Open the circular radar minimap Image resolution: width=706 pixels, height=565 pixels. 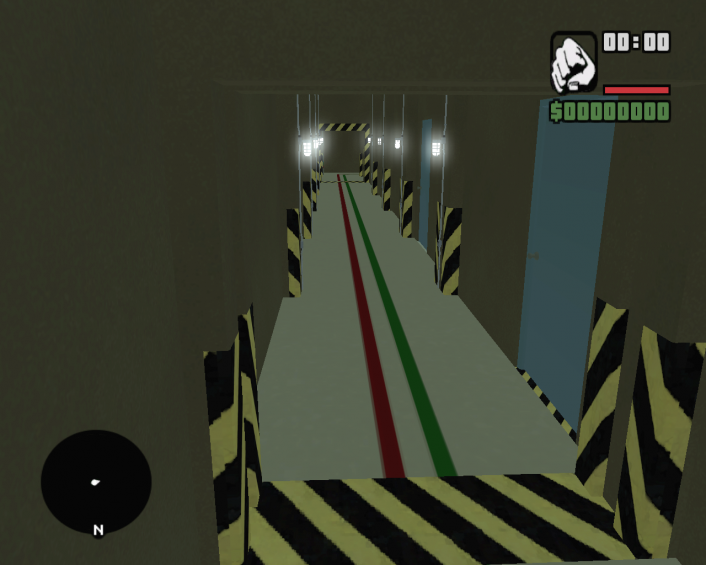click(96, 482)
